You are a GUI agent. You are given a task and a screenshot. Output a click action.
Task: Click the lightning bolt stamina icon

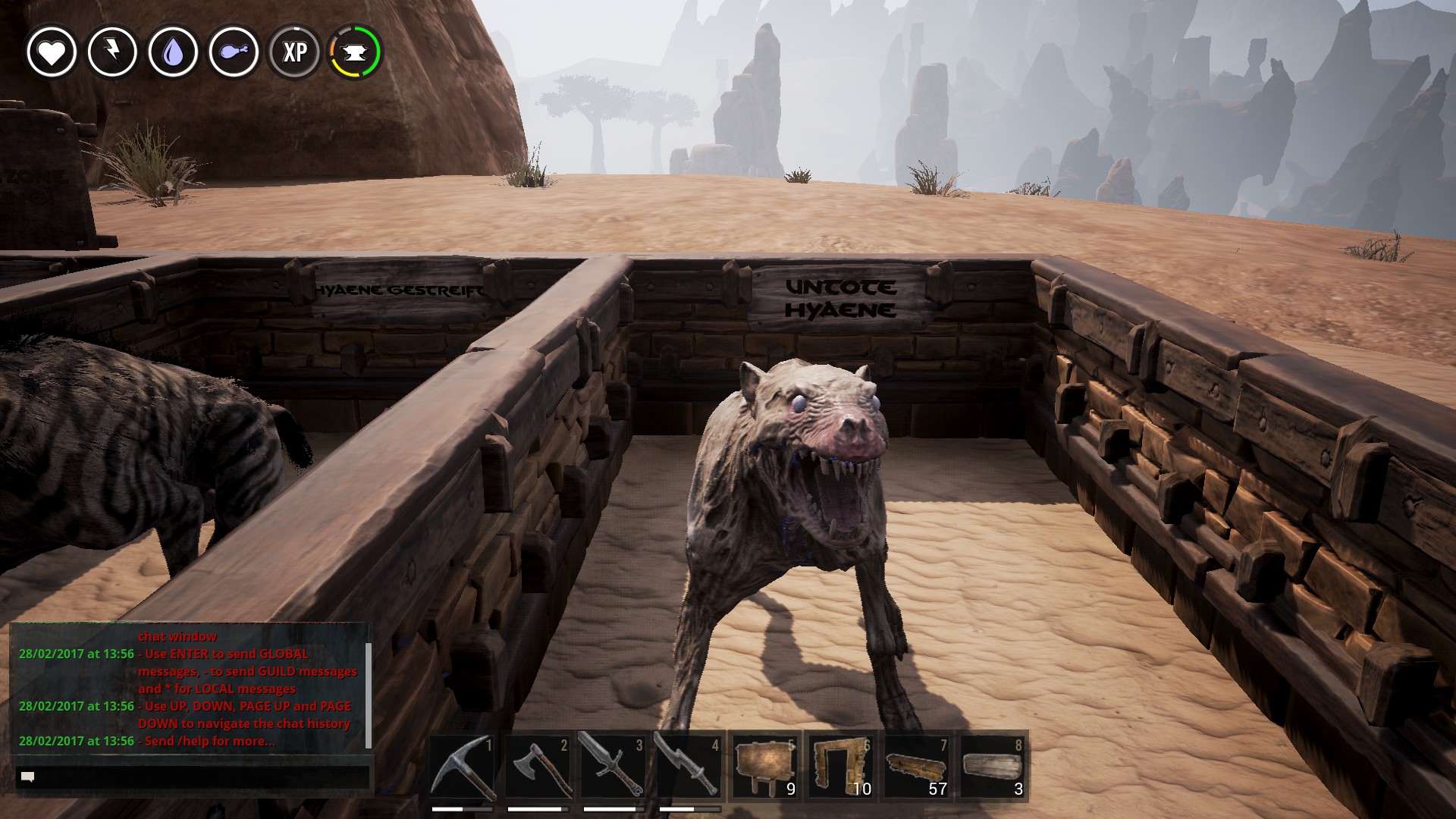[112, 52]
